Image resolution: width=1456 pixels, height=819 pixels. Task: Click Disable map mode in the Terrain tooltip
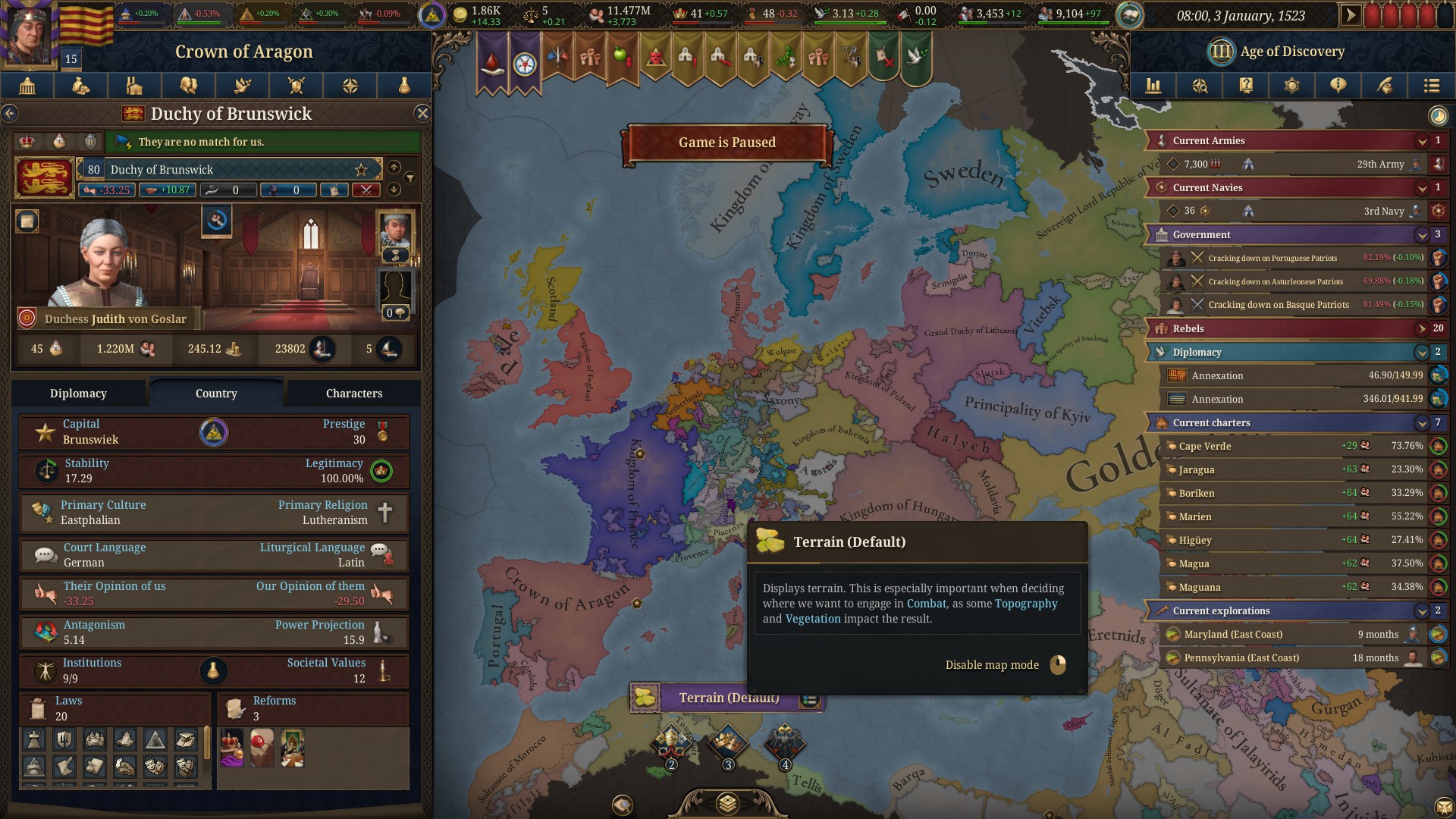click(x=992, y=664)
